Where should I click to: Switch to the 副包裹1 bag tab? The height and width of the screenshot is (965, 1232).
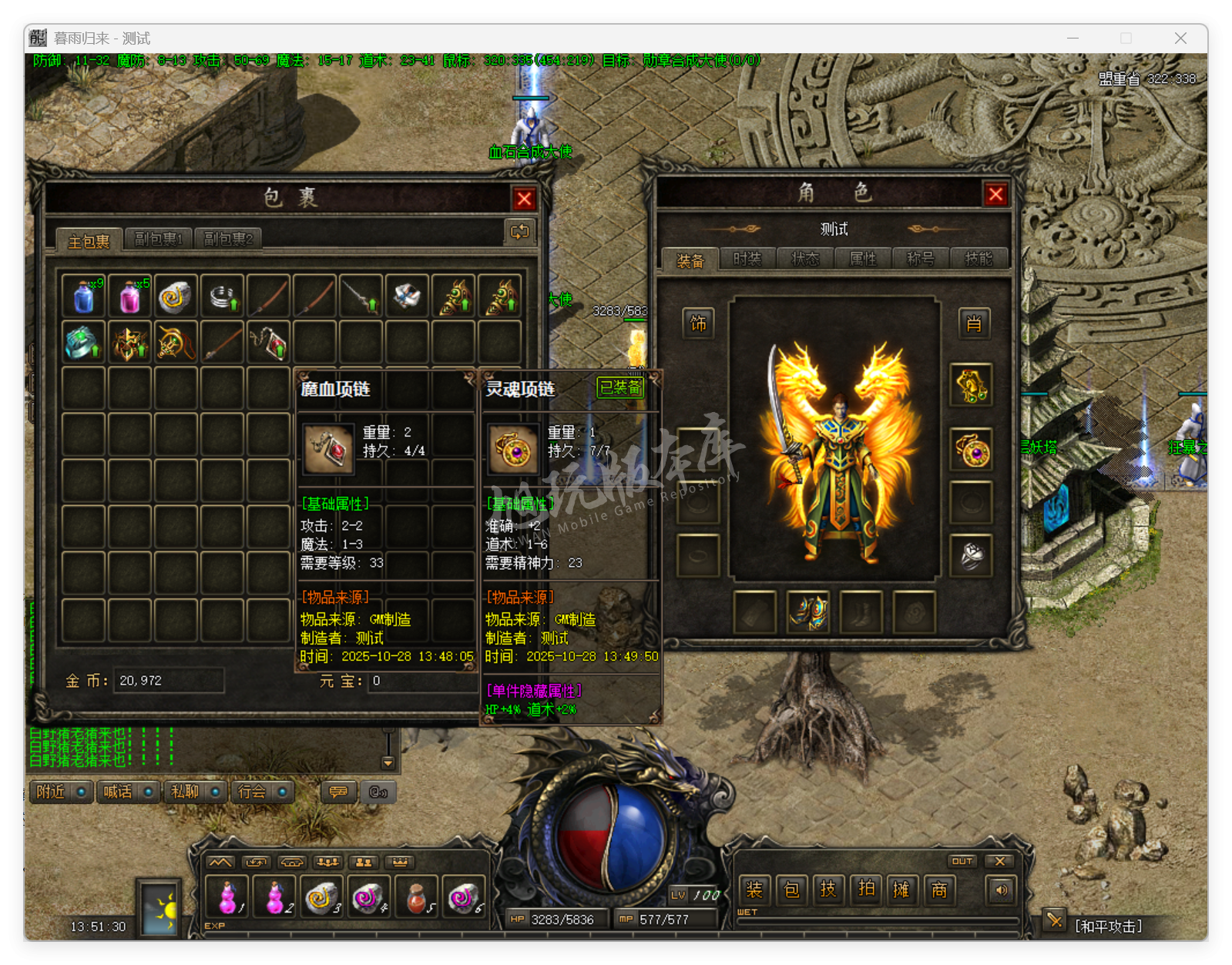[x=159, y=240]
